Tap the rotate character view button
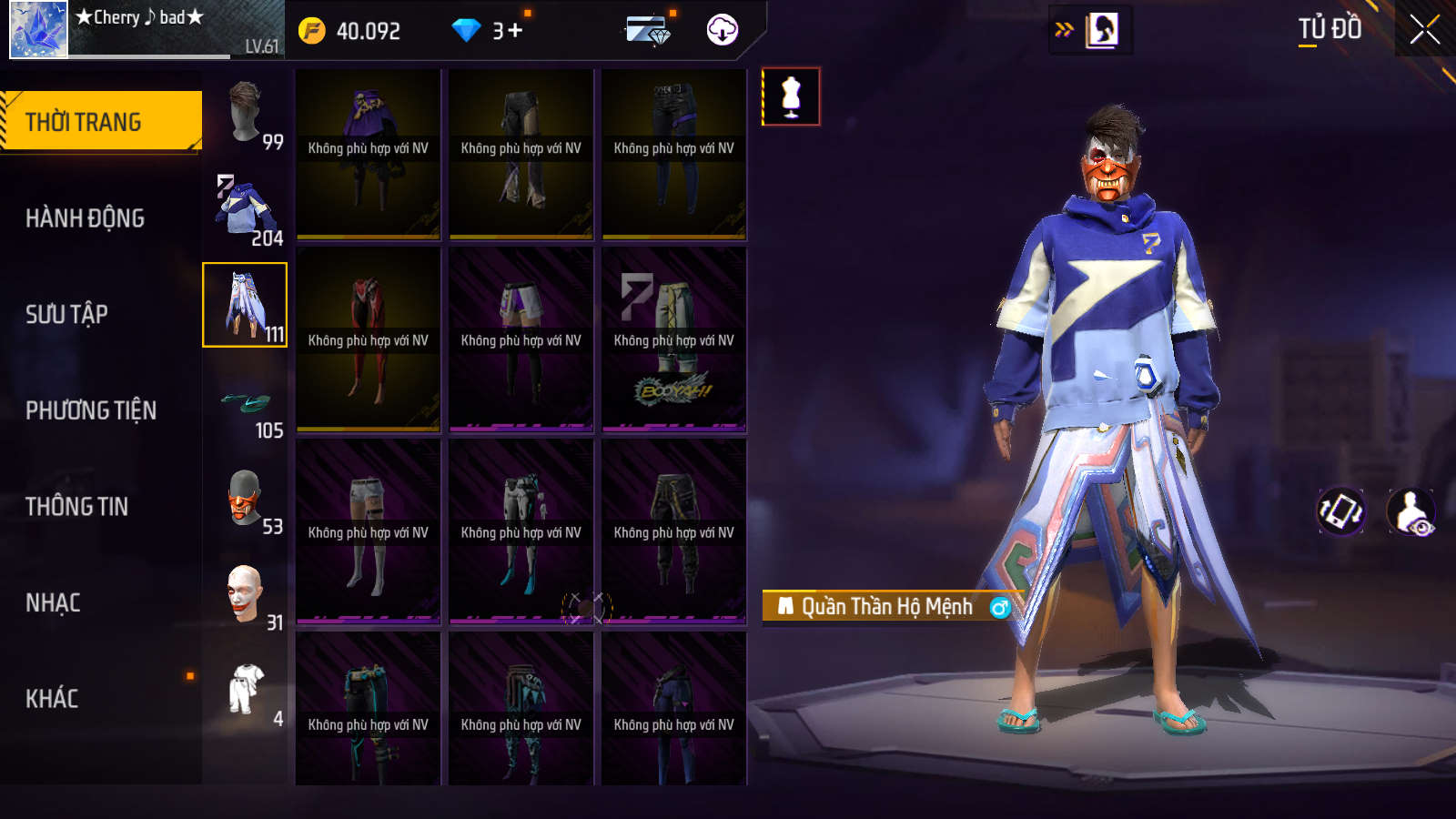Image resolution: width=1456 pixels, height=819 pixels. 1341,511
